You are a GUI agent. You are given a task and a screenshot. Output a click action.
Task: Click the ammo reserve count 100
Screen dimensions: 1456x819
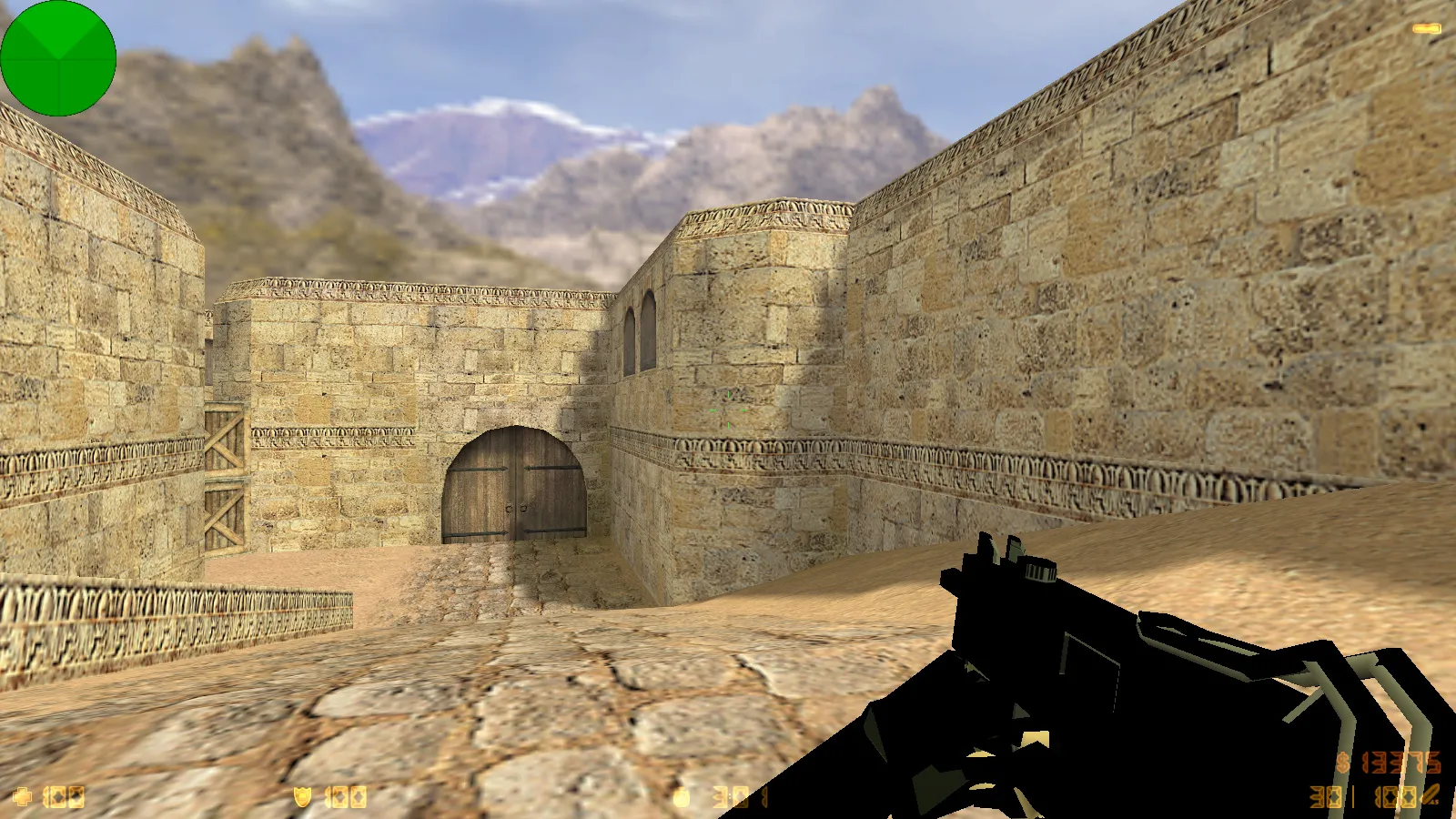pyautogui.click(x=1396, y=796)
